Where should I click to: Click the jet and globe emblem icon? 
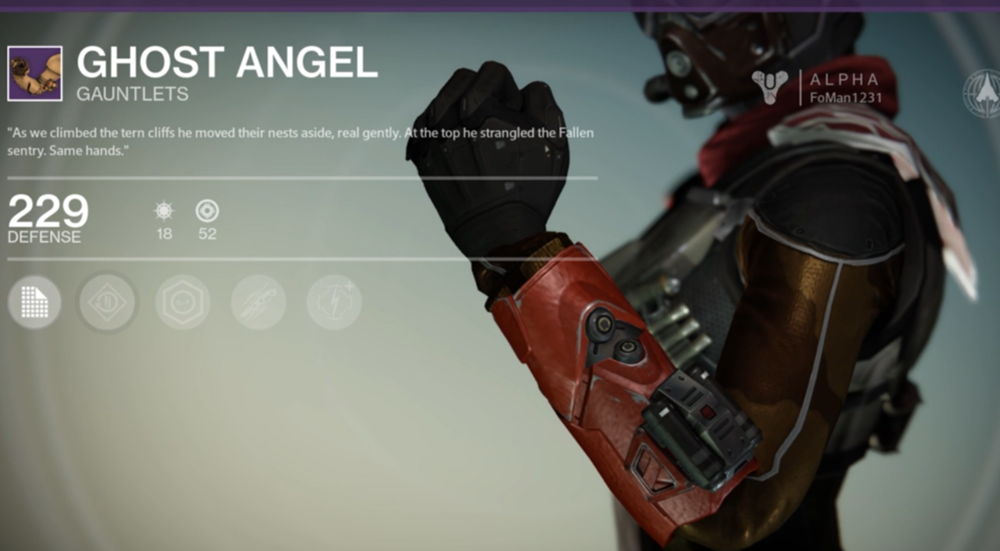[x=983, y=94]
